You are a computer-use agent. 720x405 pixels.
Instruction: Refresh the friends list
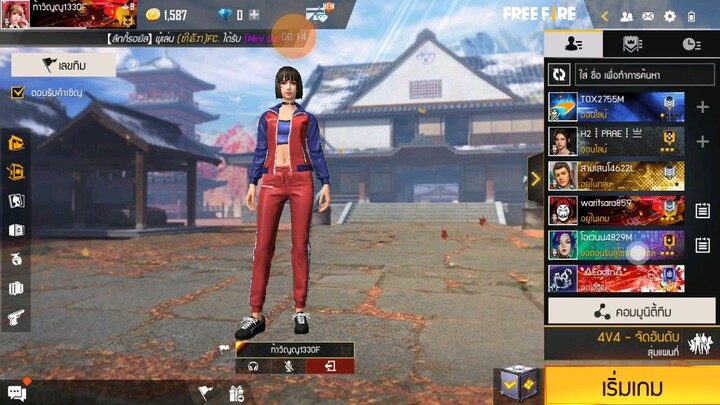(x=559, y=74)
